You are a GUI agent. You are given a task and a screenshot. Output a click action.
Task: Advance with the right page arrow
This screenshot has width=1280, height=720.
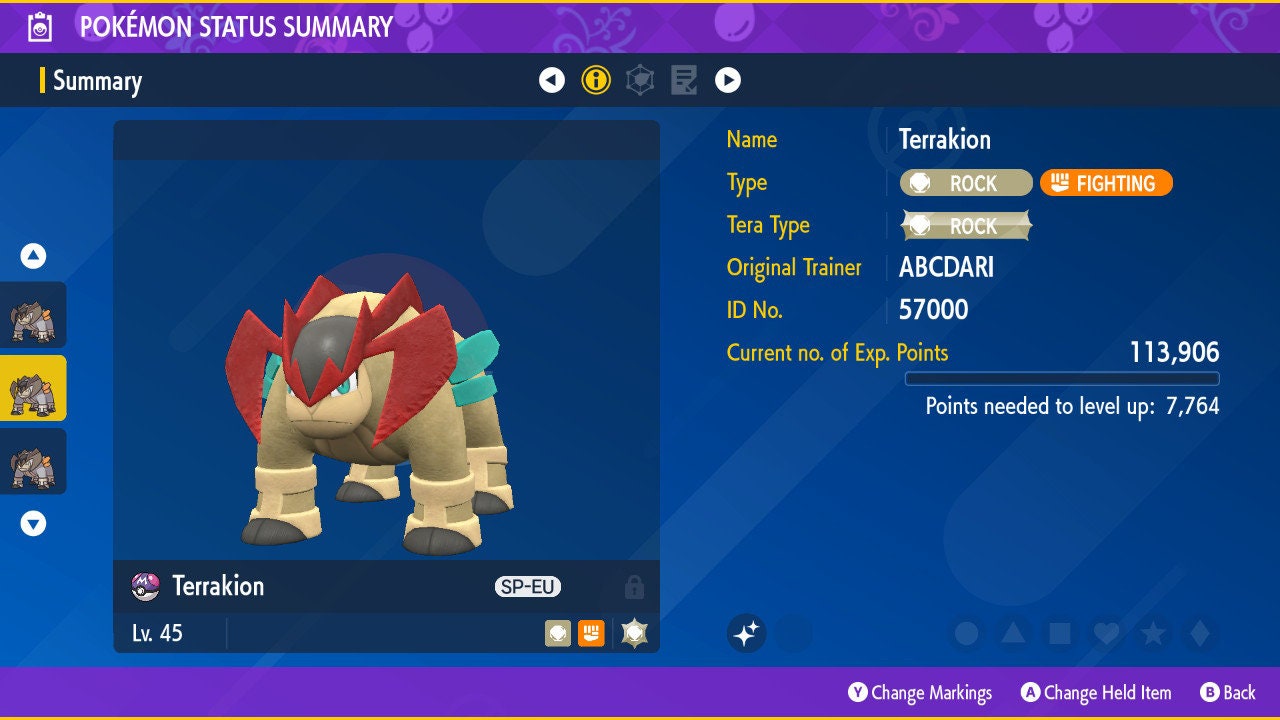[x=728, y=80]
